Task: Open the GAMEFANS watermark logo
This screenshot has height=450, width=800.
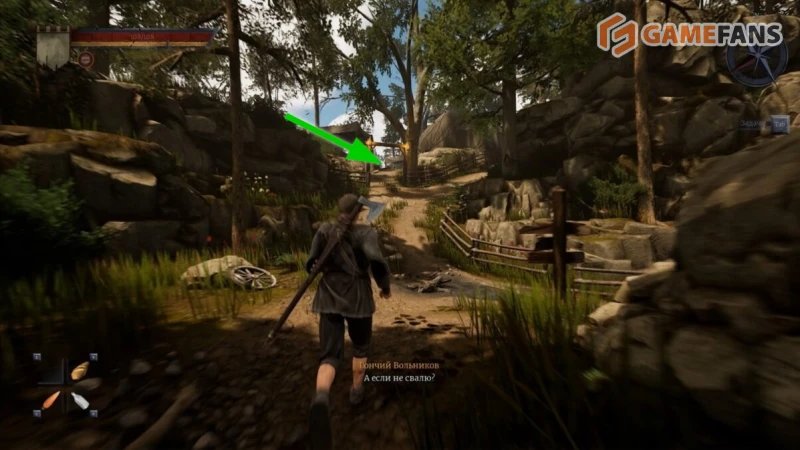Action: (678, 35)
